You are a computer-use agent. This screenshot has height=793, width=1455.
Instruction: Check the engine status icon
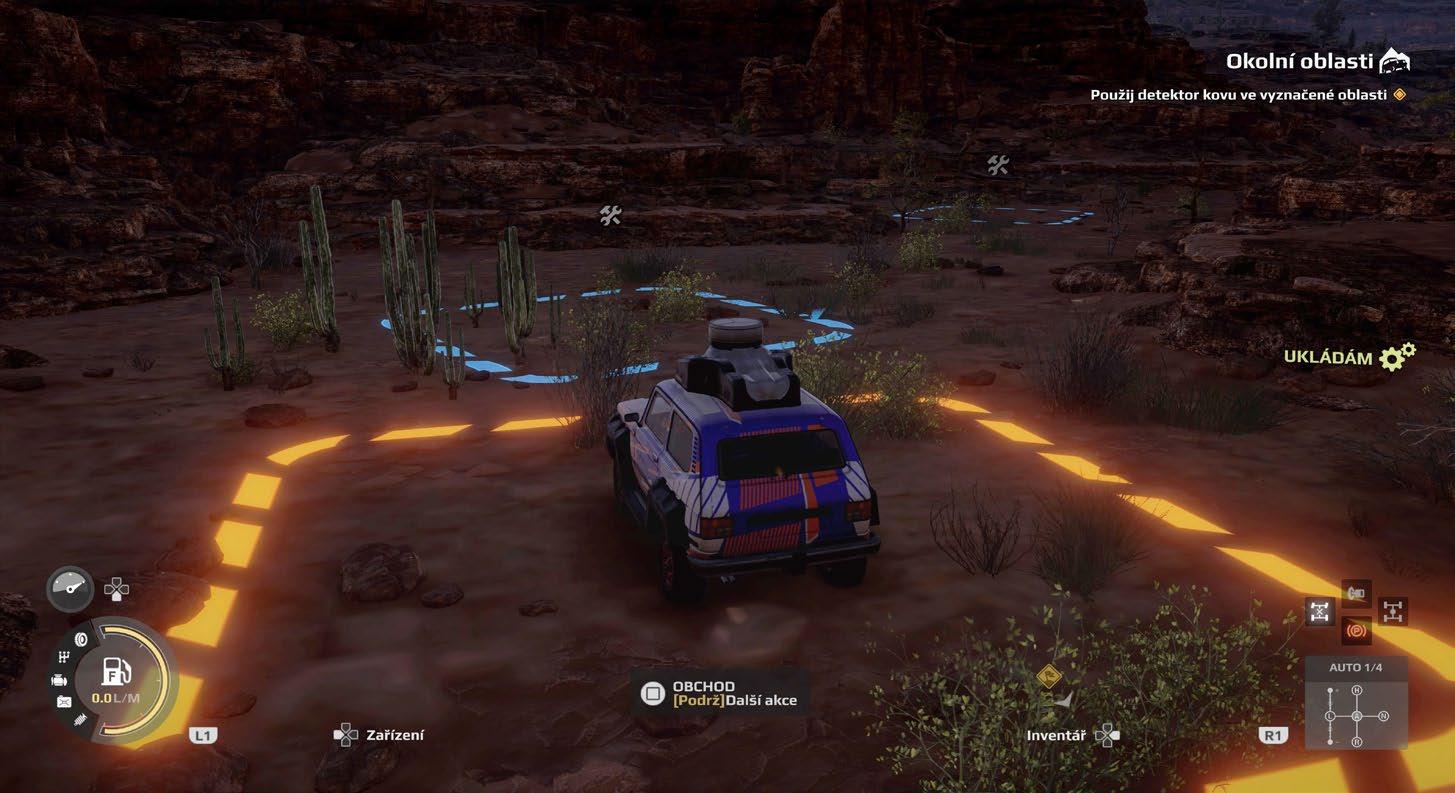point(59,680)
